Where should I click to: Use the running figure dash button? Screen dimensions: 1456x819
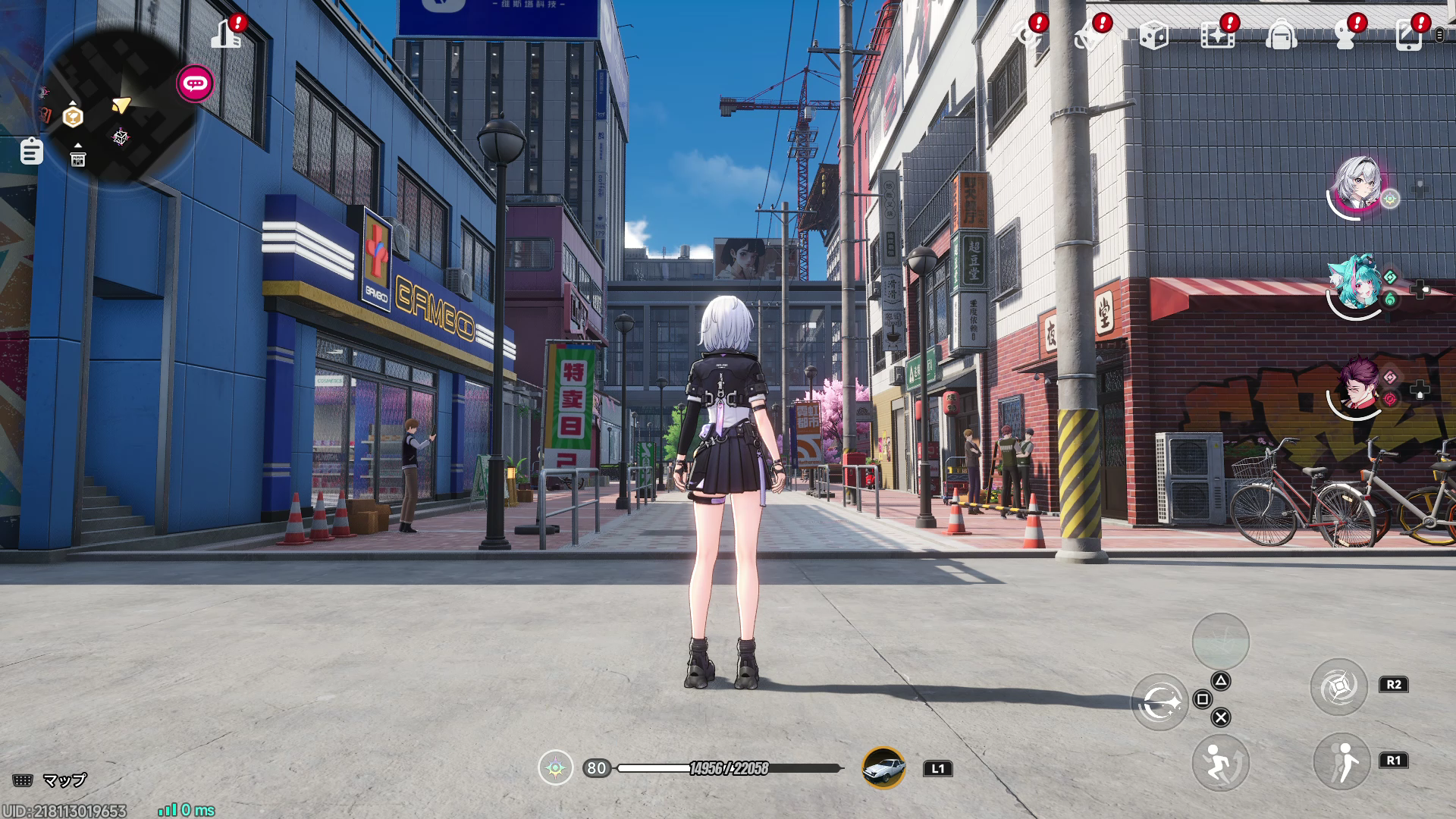1220,762
